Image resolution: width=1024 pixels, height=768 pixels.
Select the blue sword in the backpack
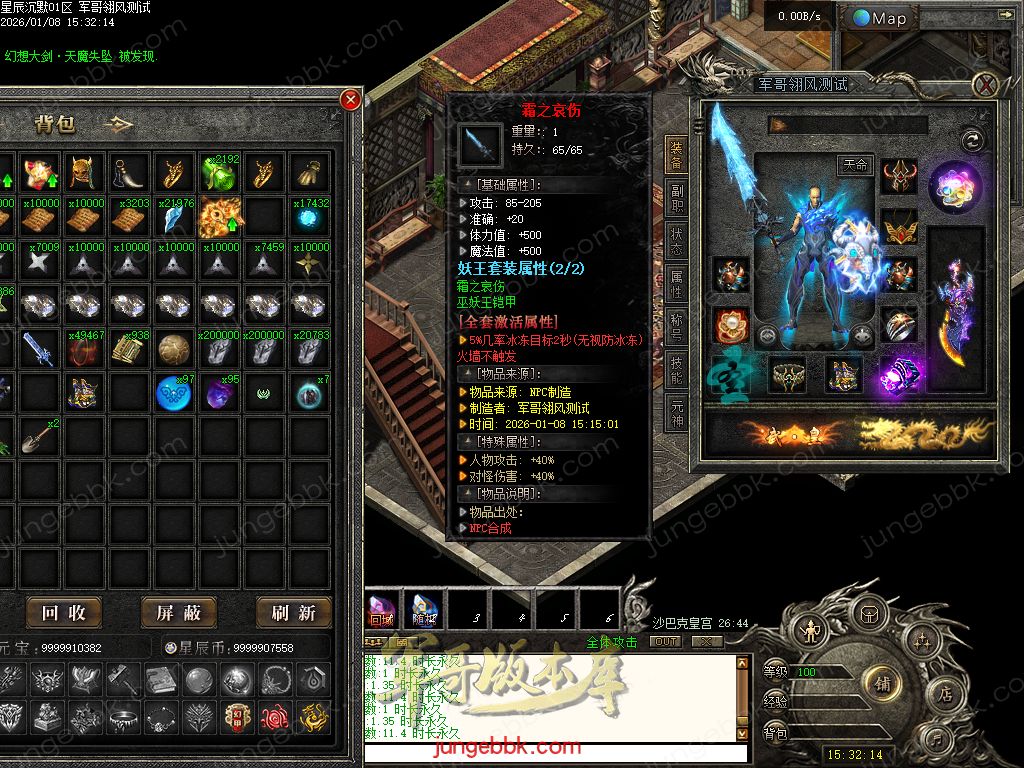pos(38,348)
